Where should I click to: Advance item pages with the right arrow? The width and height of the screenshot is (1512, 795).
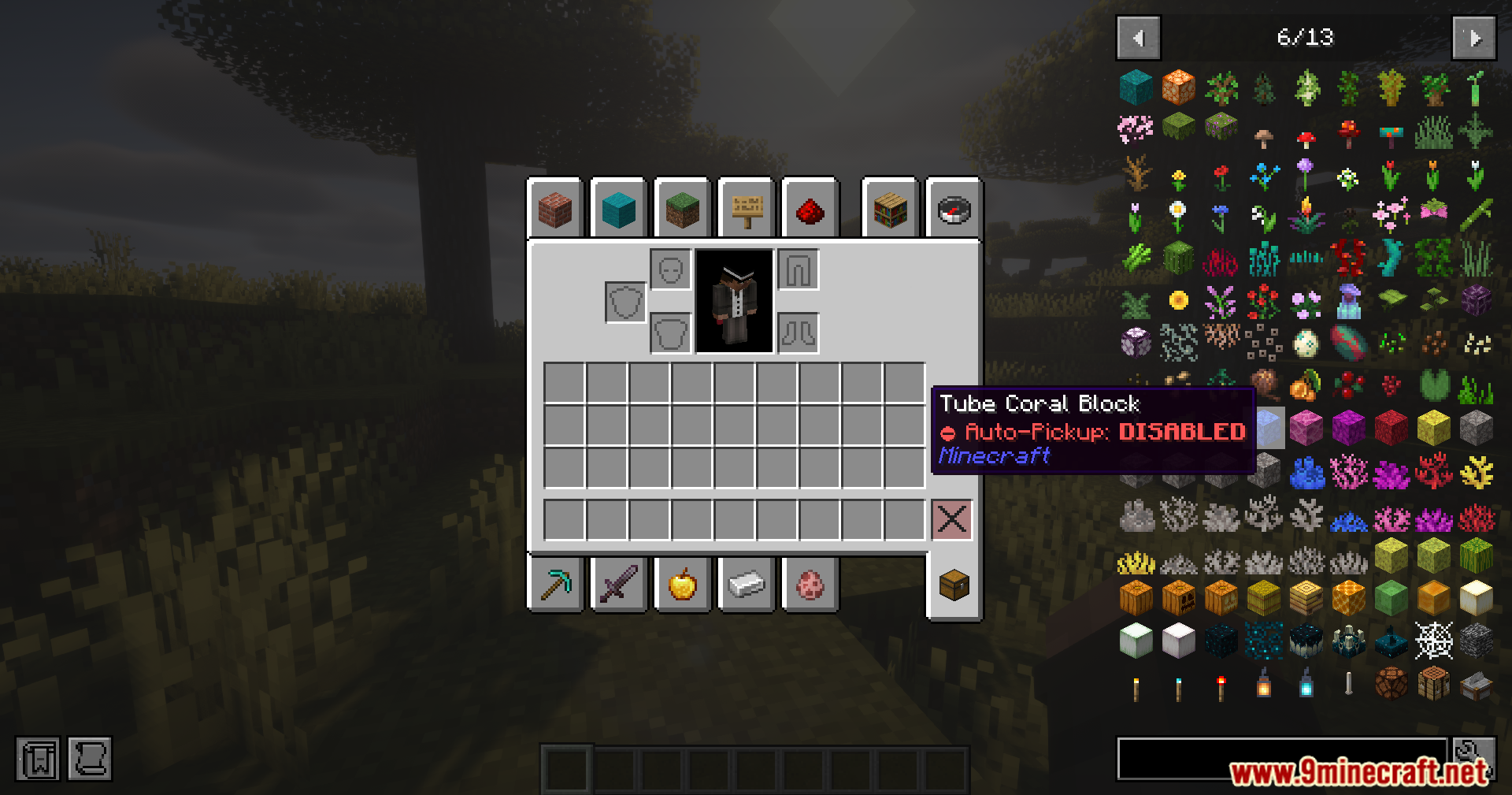tap(1473, 38)
